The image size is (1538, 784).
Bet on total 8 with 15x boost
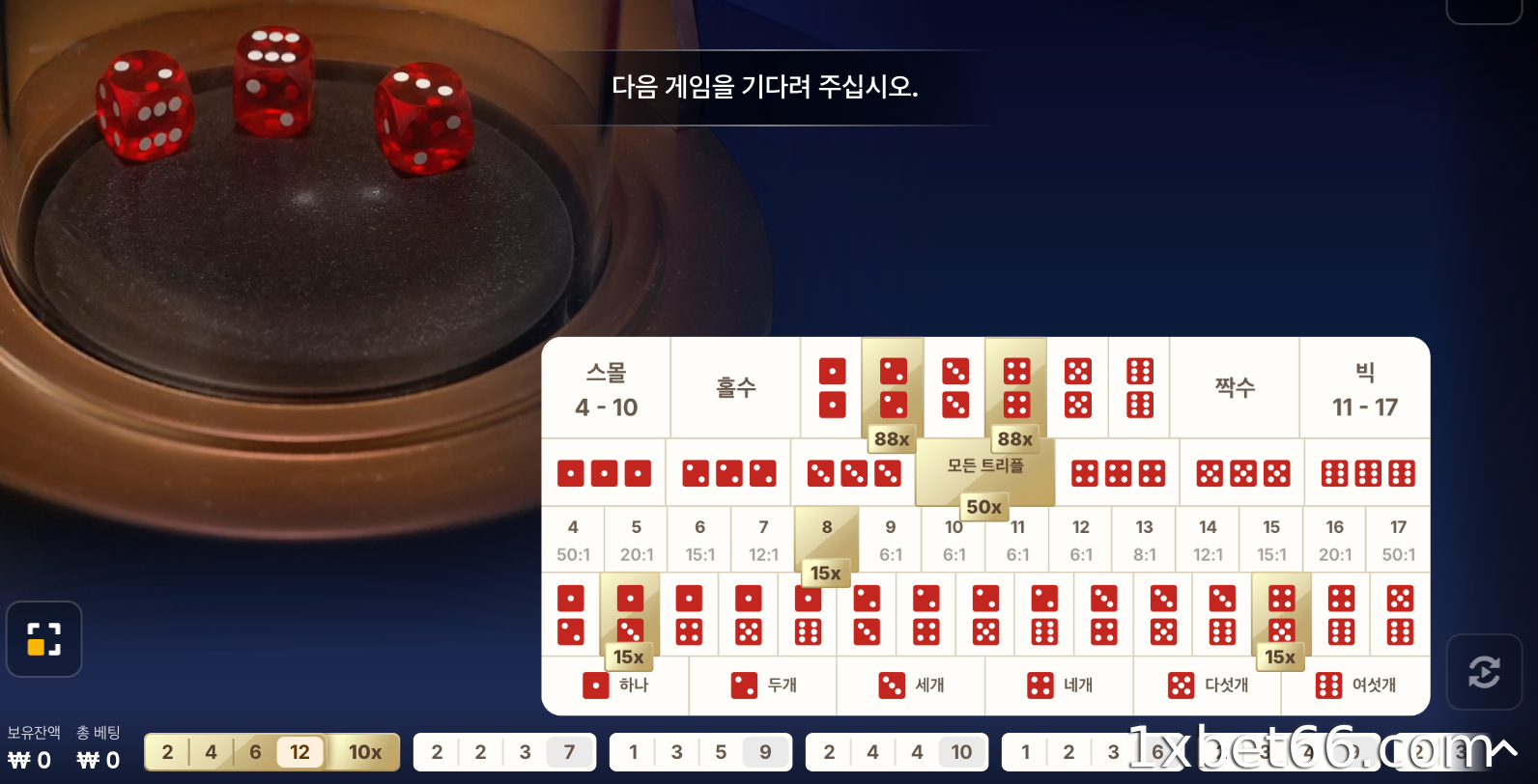coord(826,539)
